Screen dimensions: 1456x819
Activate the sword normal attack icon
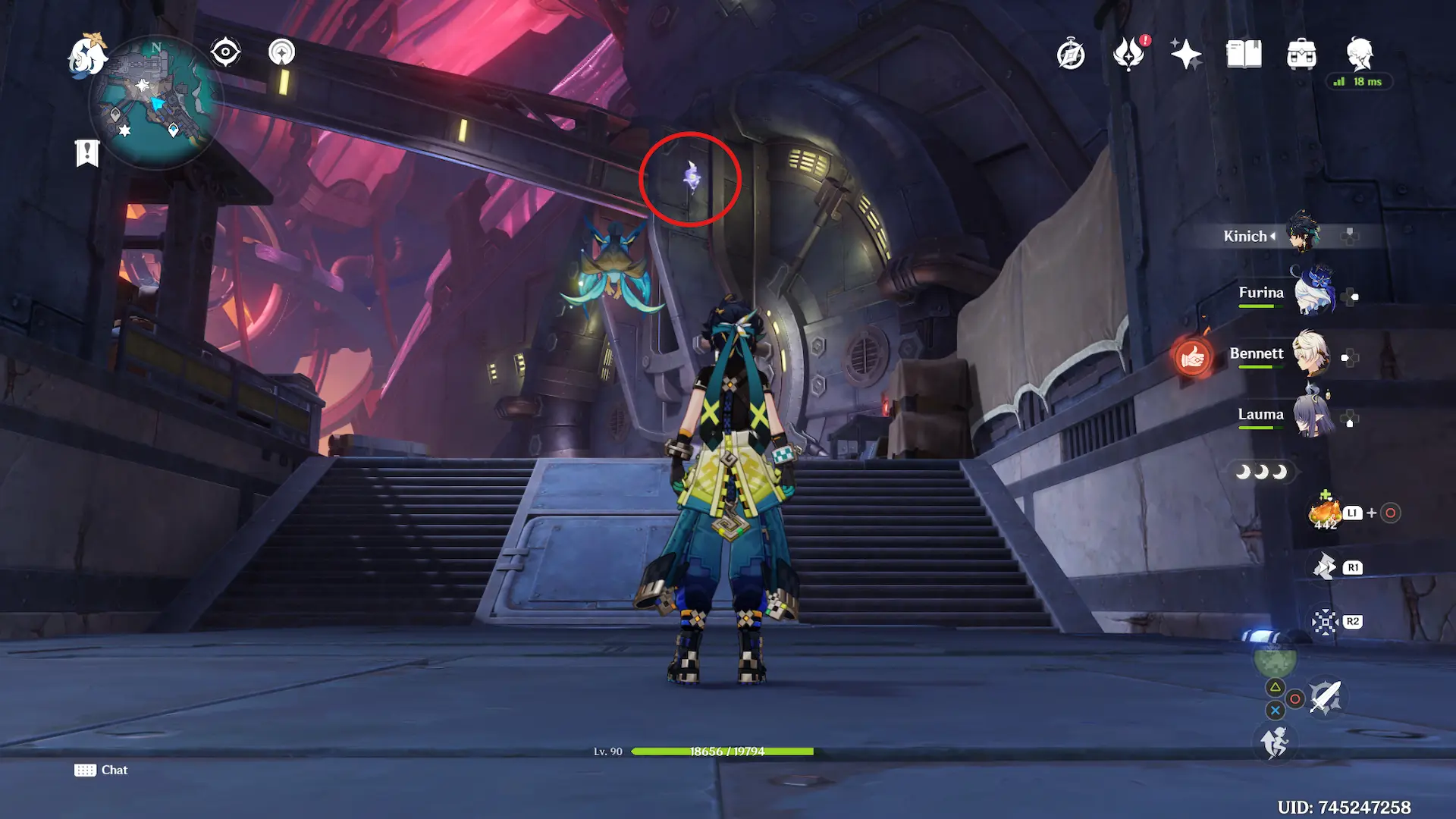click(1325, 696)
